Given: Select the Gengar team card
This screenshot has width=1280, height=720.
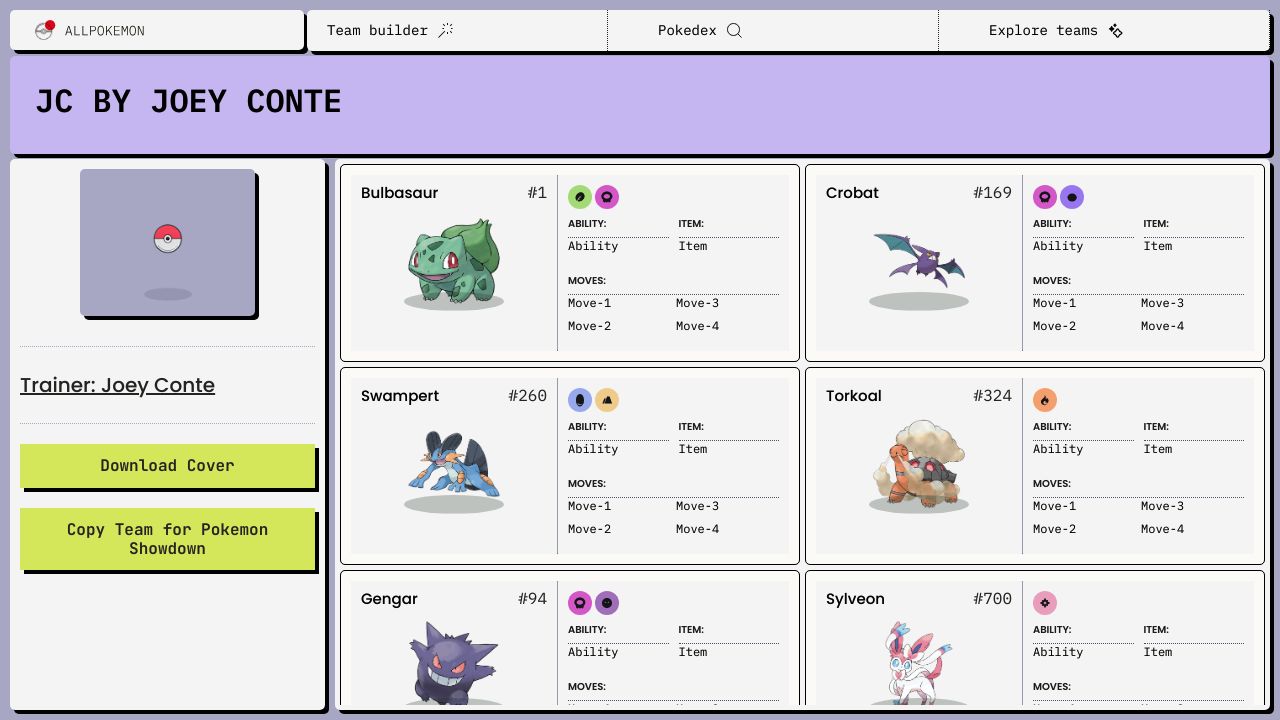Looking at the screenshot, I should 454,650.
